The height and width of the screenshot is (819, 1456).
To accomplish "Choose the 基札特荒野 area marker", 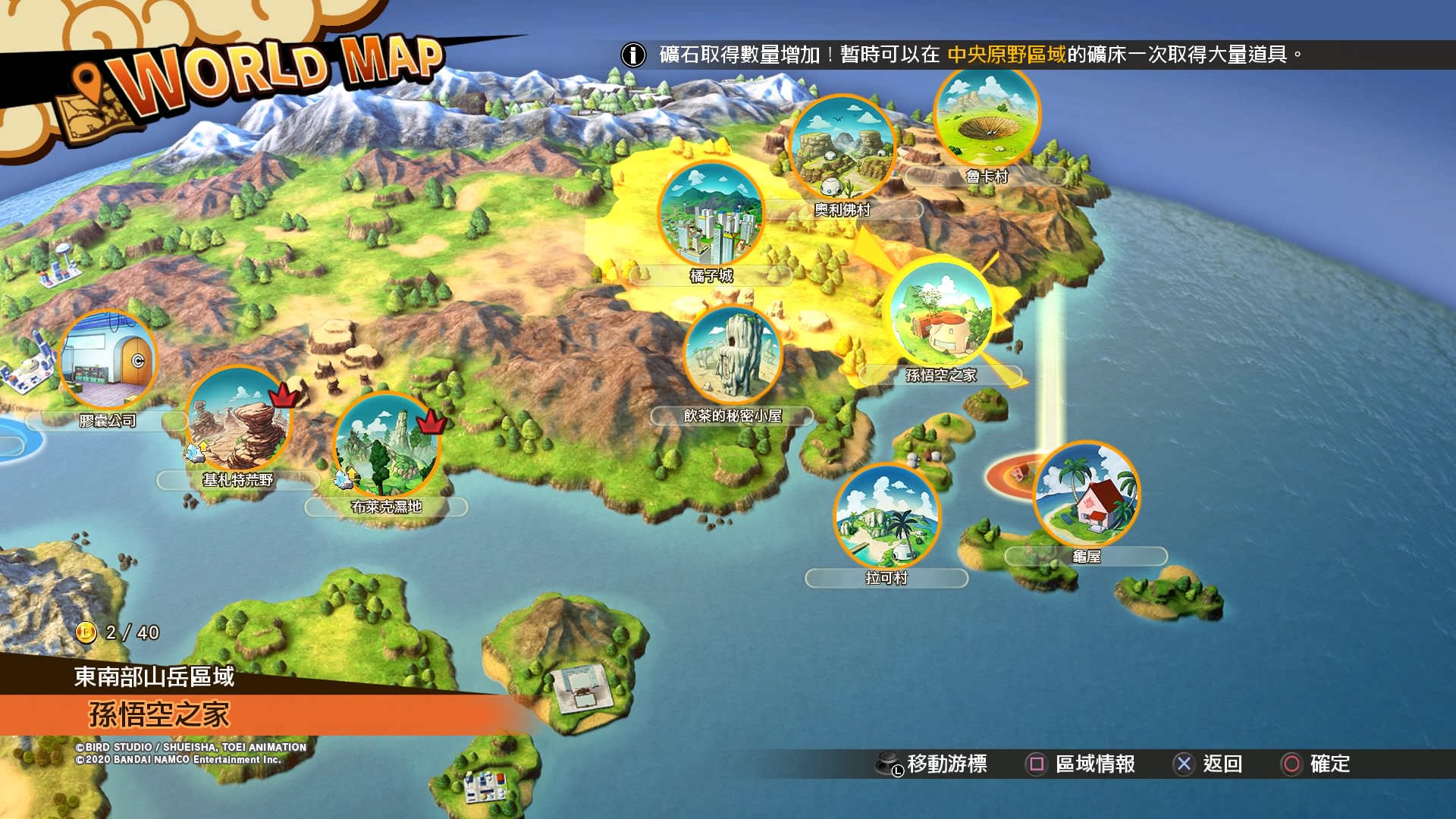I will 238,419.
